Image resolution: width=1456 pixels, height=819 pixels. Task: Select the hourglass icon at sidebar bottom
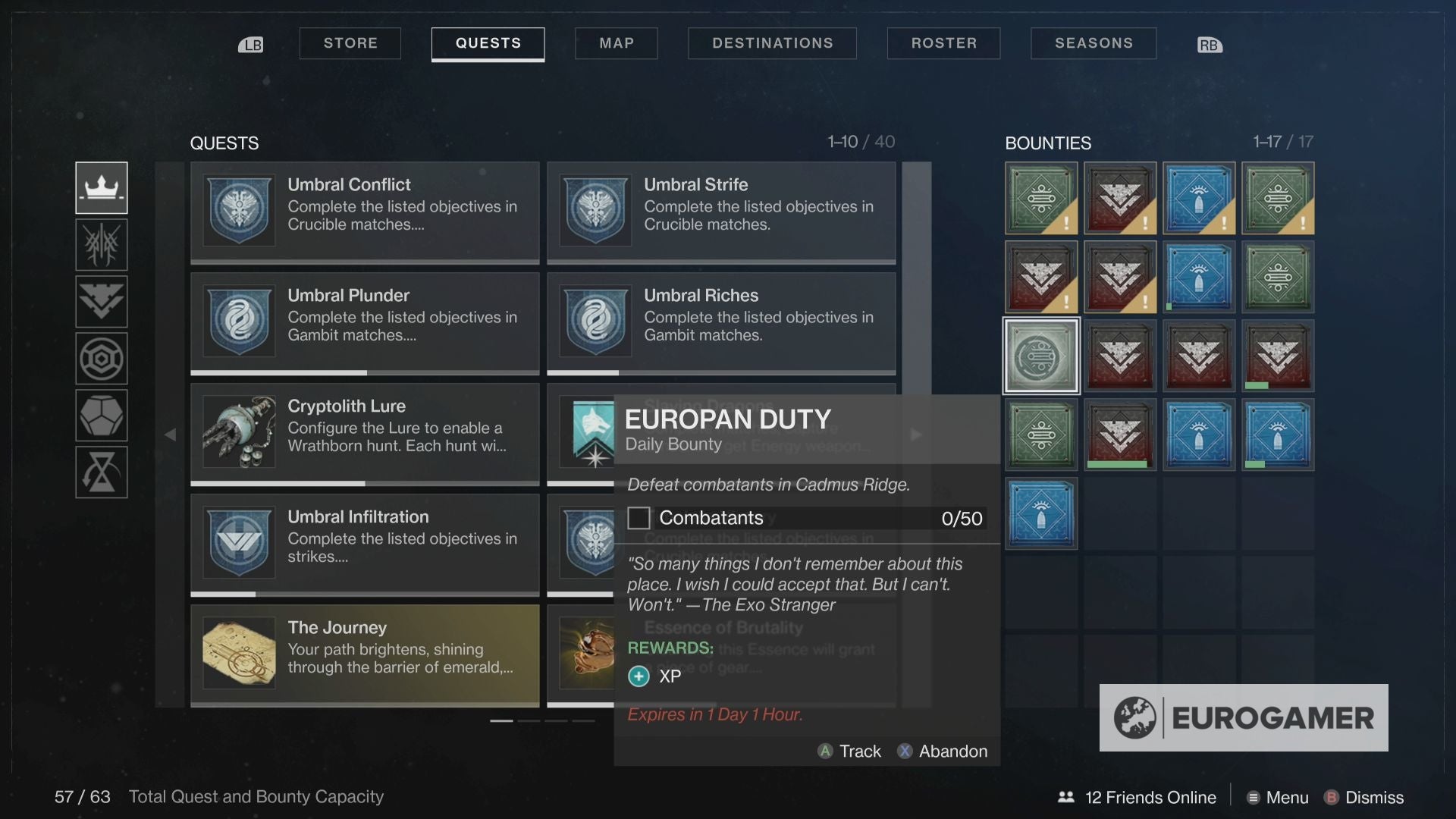pos(102,472)
